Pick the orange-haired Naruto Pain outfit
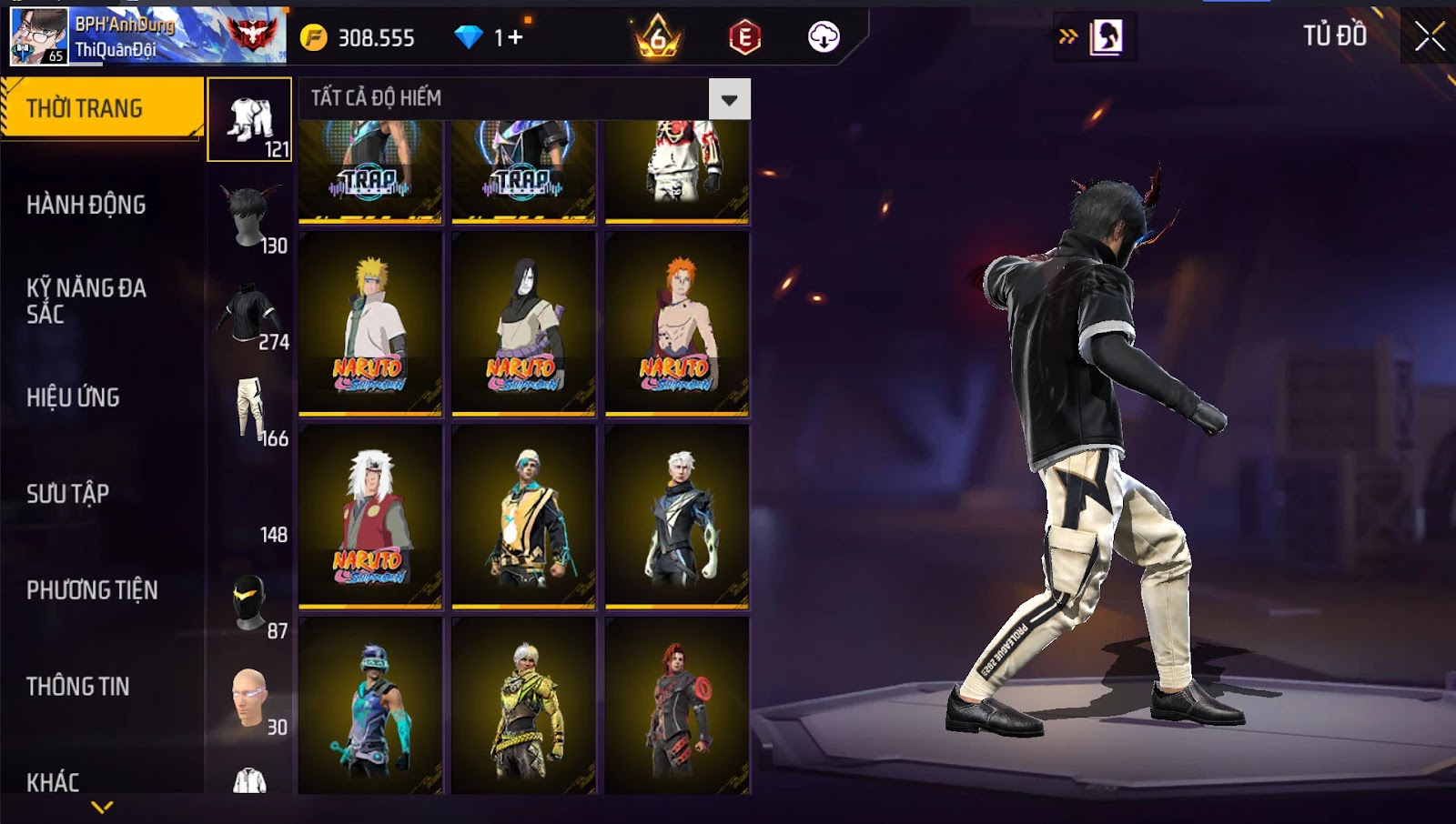The image size is (1456, 824). click(677, 323)
